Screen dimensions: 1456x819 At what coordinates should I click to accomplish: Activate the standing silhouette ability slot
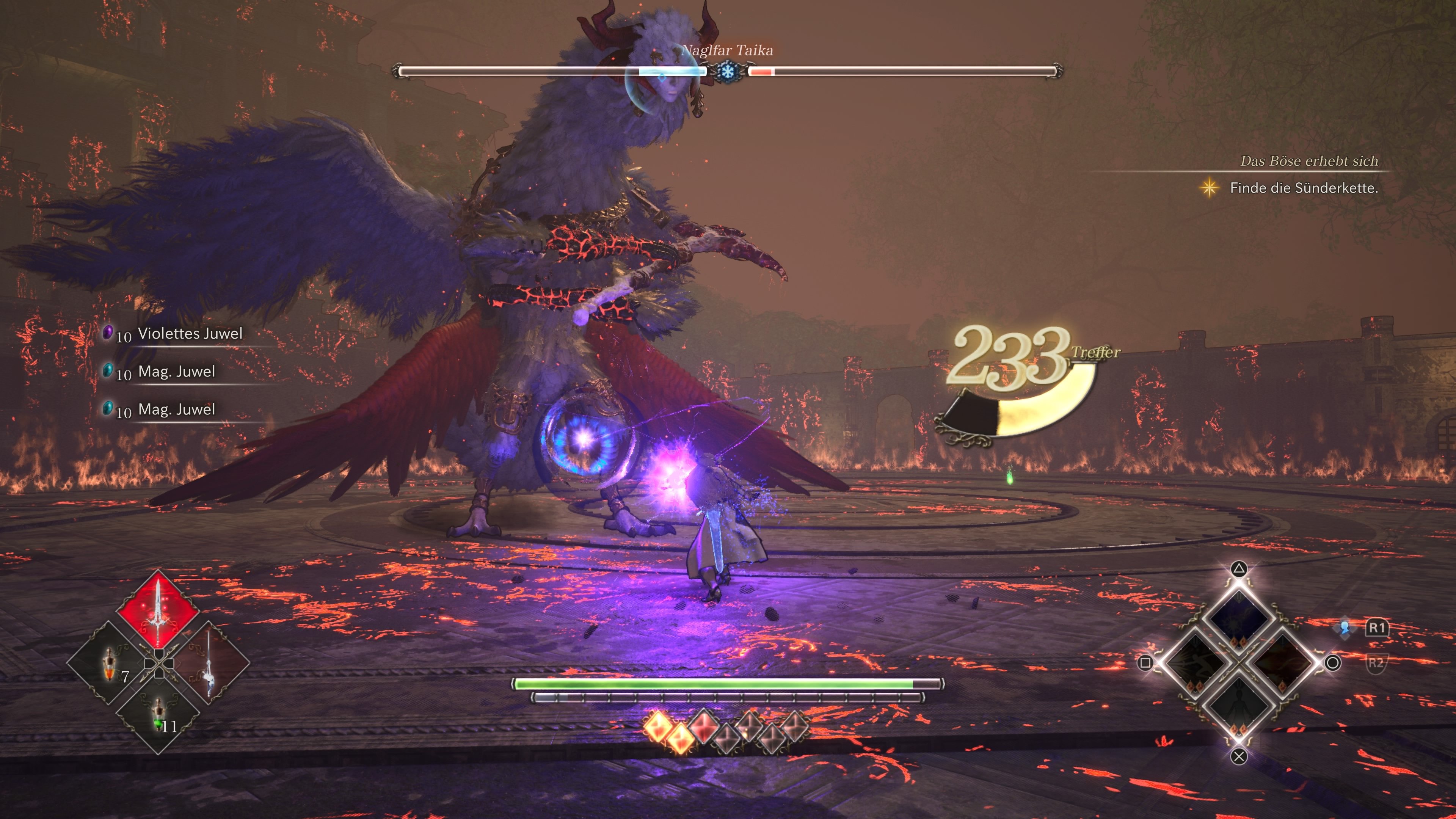(x=1238, y=704)
